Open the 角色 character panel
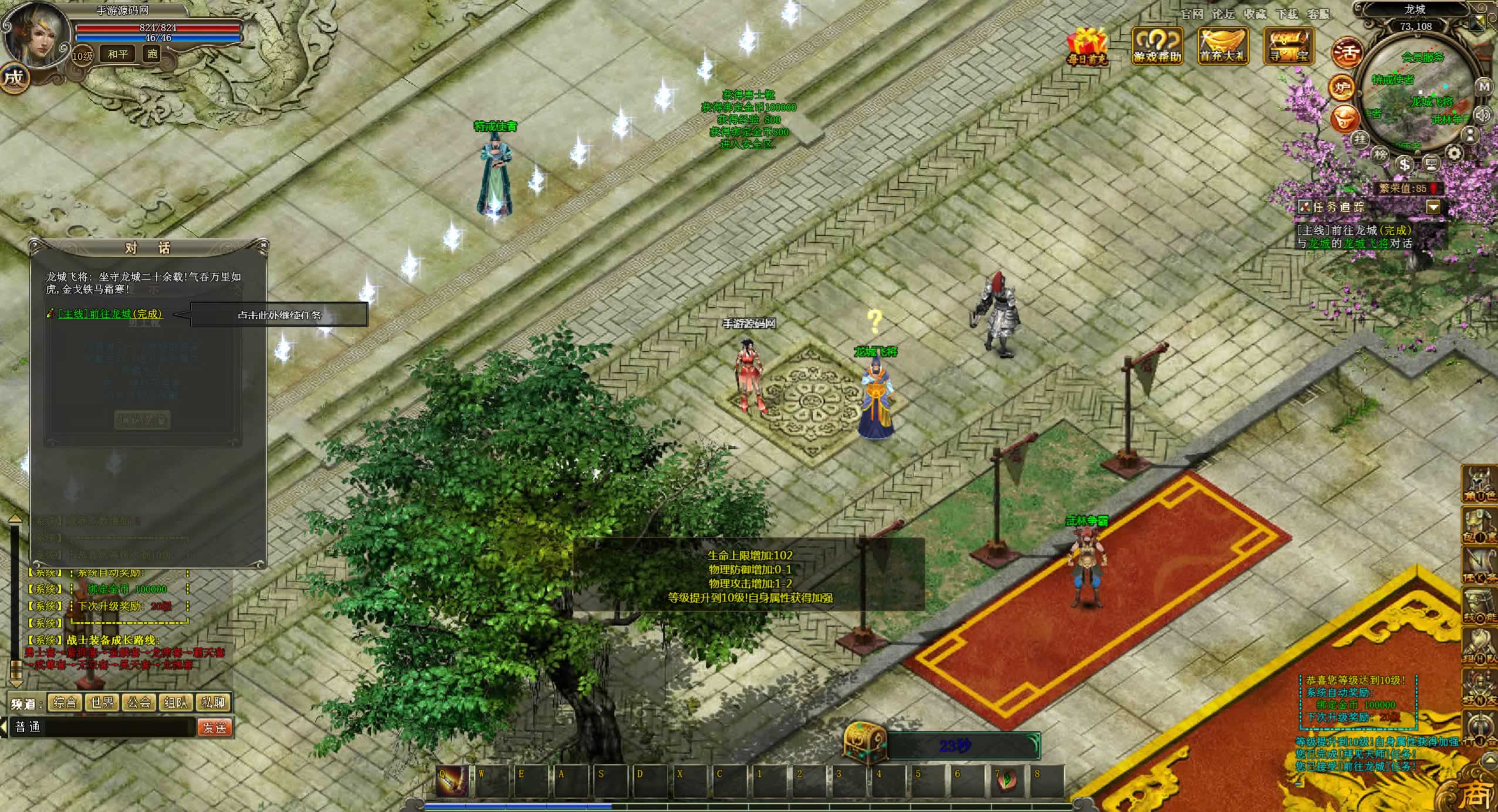This screenshot has width=1498, height=812. (x=1479, y=485)
